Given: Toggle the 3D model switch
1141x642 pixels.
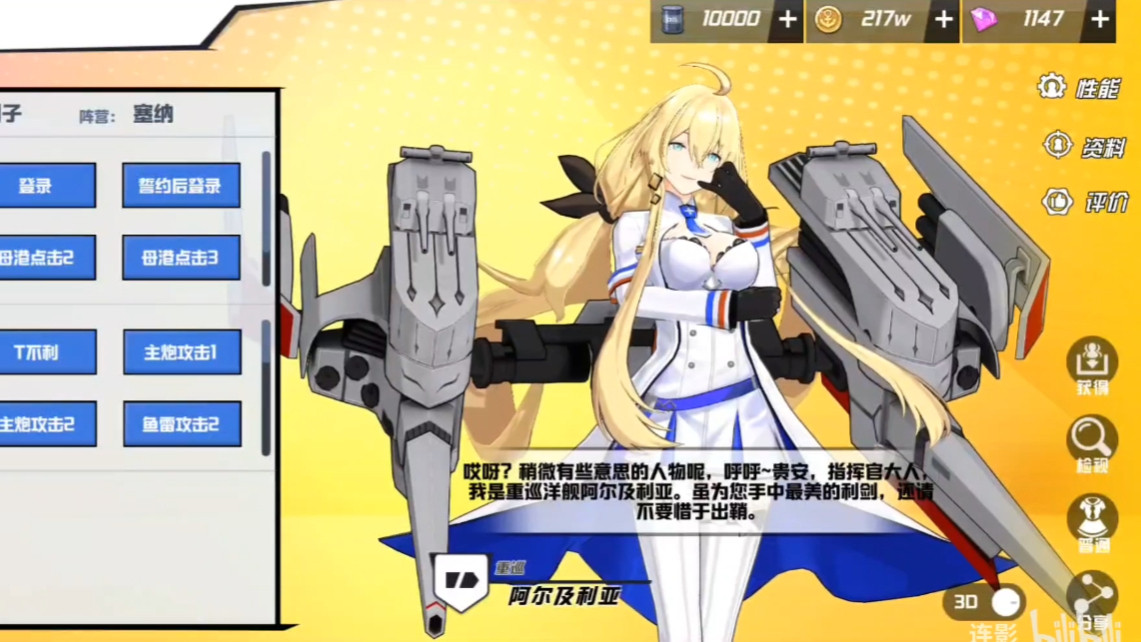Looking at the screenshot, I should (x=985, y=602).
